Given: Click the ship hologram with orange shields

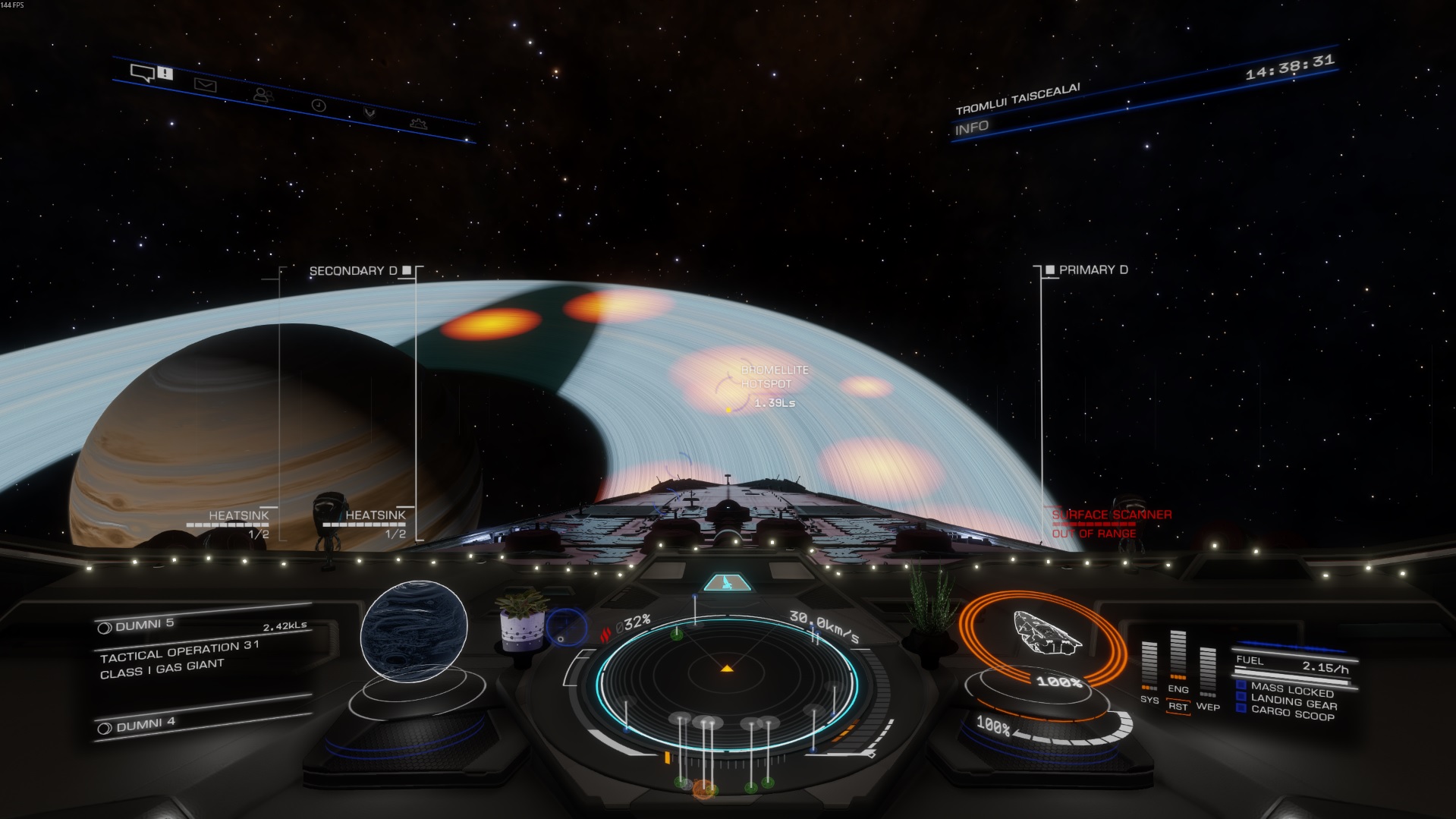Looking at the screenshot, I should point(1046,633).
